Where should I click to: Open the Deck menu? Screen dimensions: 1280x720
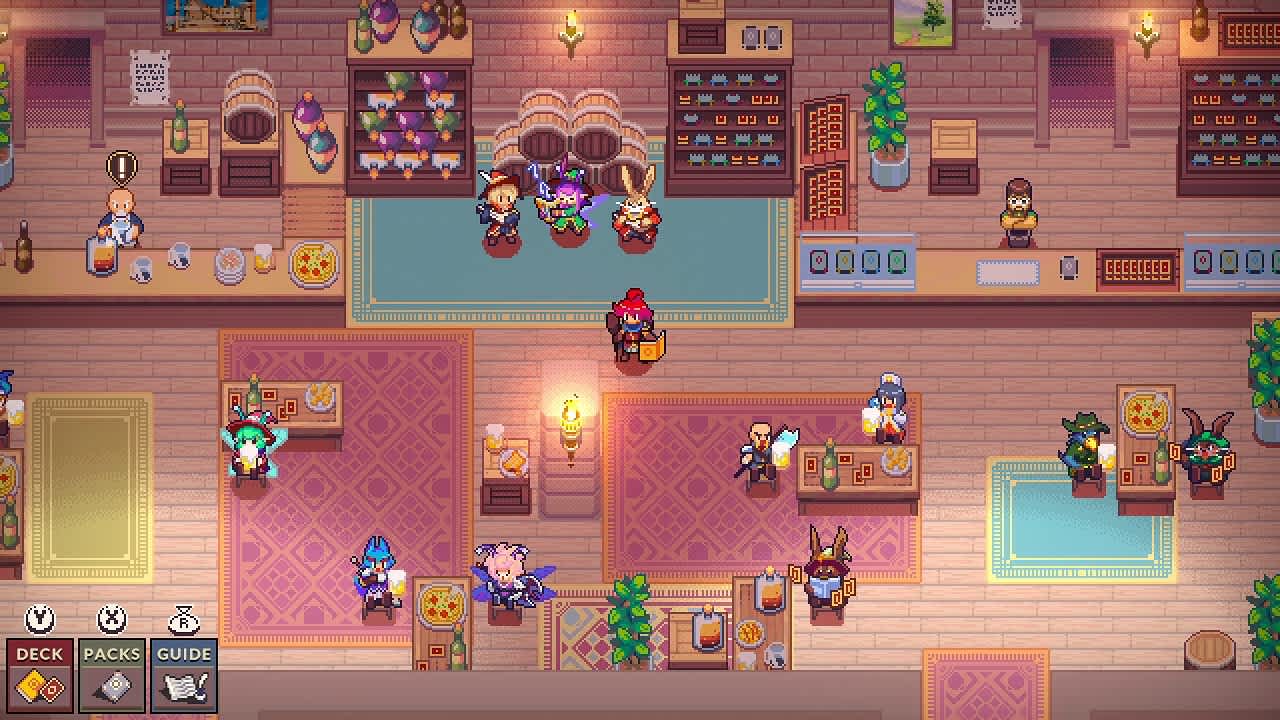(40, 670)
